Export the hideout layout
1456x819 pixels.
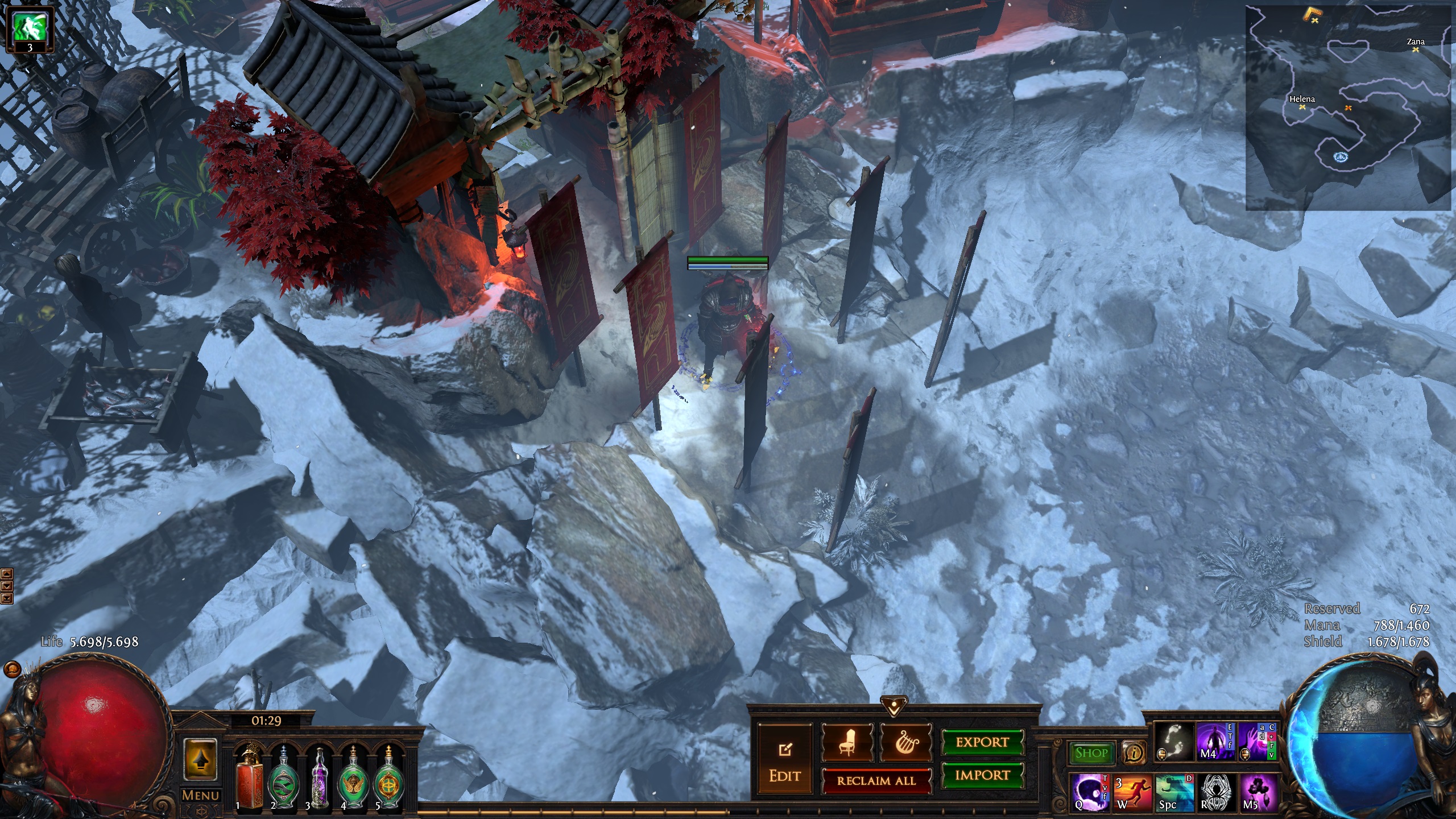point(982,742)
